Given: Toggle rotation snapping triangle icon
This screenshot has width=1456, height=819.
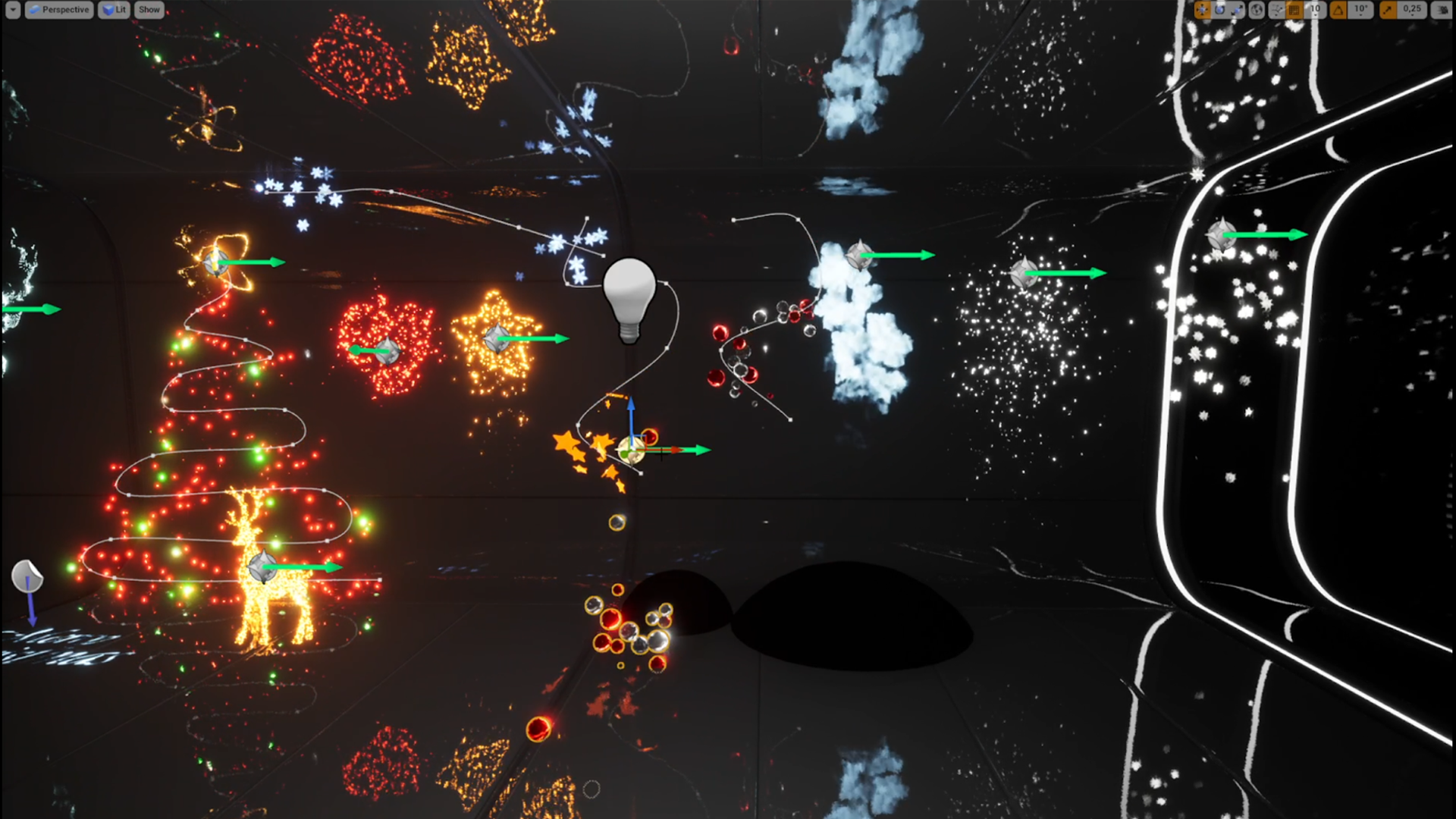Looking at the screenshot, I should (x=1338, y=10).
